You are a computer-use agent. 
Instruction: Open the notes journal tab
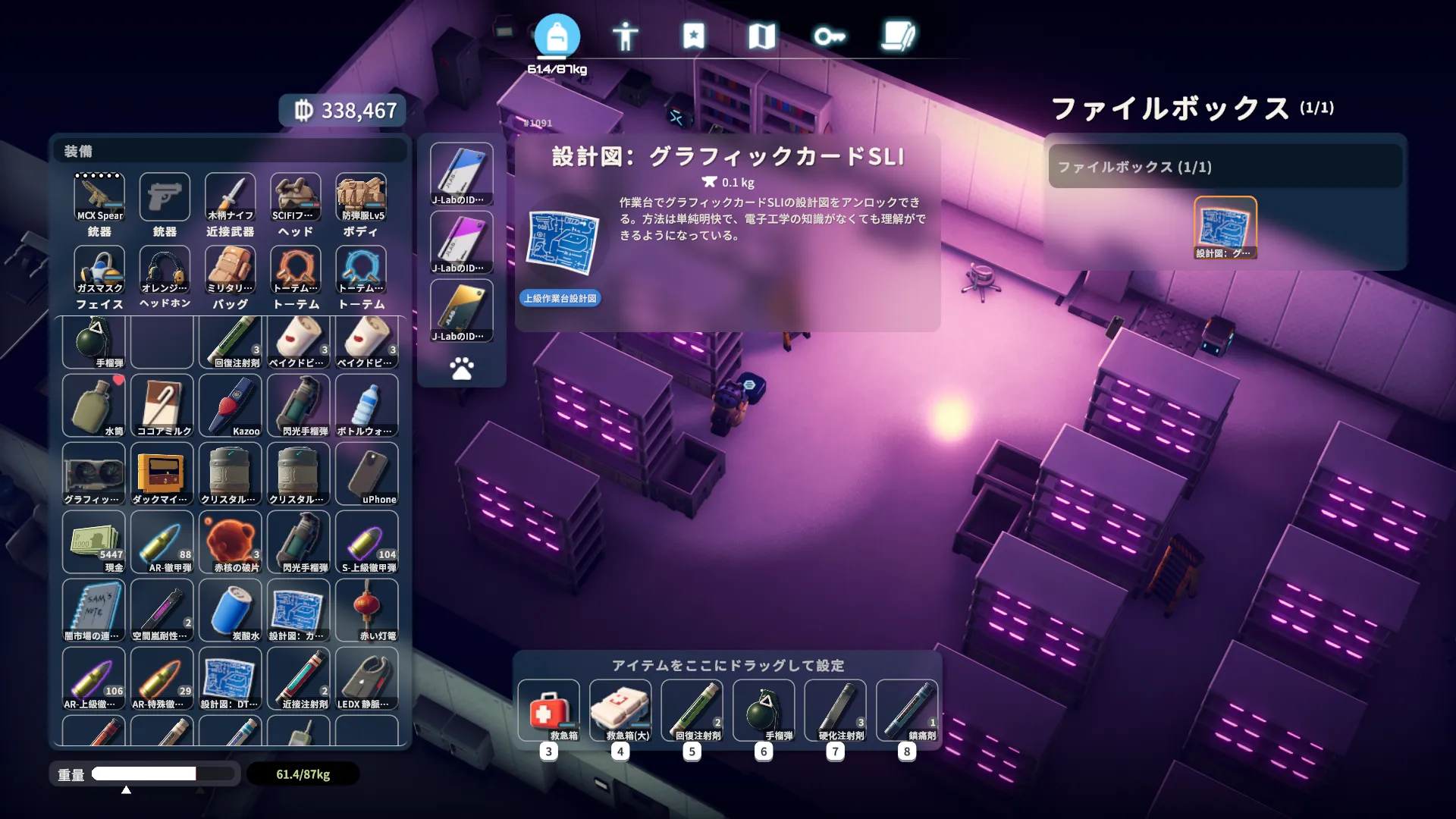[899, 36]
